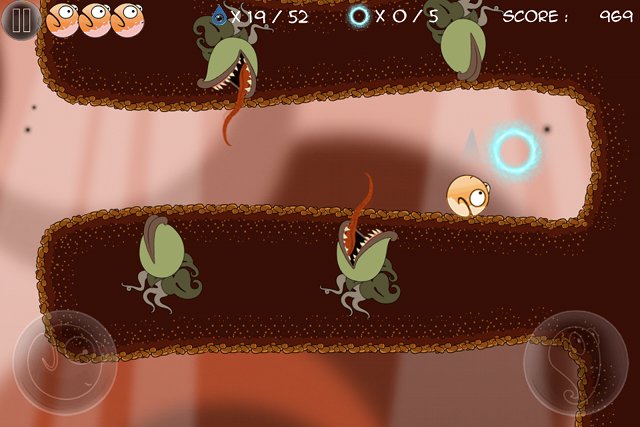The width and height of the screenshot is (640, 427).
Task: Pause the game with the pause button
Action: (x=20, y=20)
